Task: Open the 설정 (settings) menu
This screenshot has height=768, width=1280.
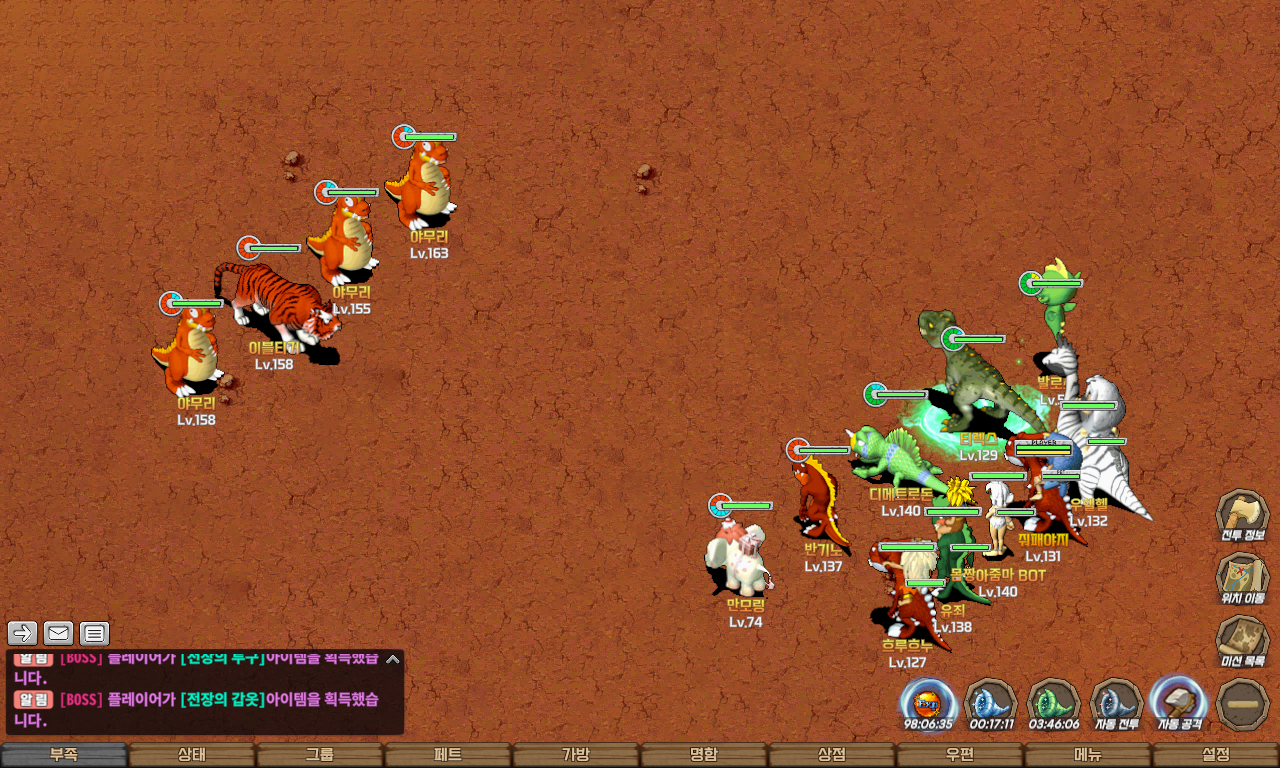Action: tap(1216, 755)
